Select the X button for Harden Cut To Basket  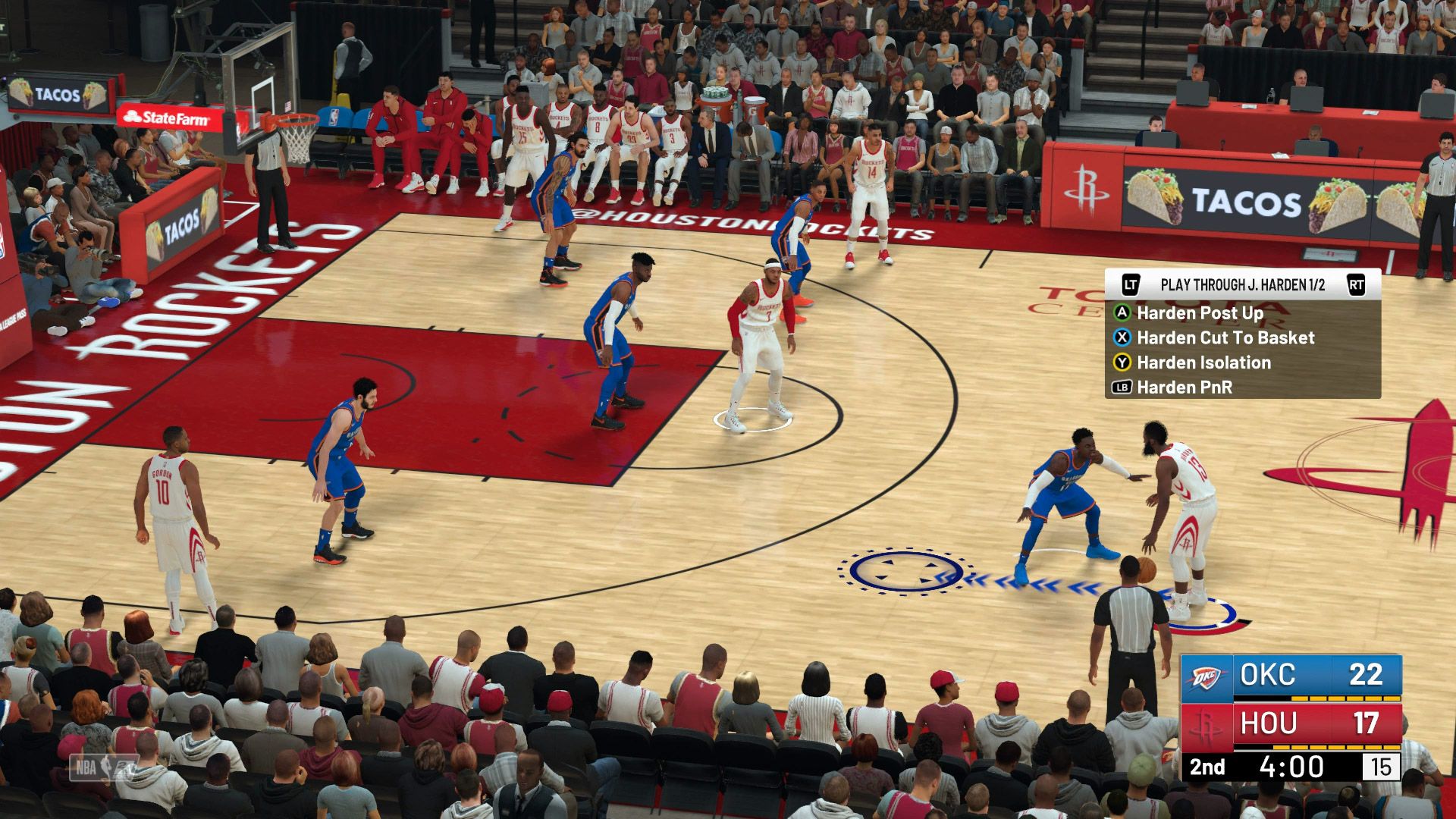tap(1122, 338)
